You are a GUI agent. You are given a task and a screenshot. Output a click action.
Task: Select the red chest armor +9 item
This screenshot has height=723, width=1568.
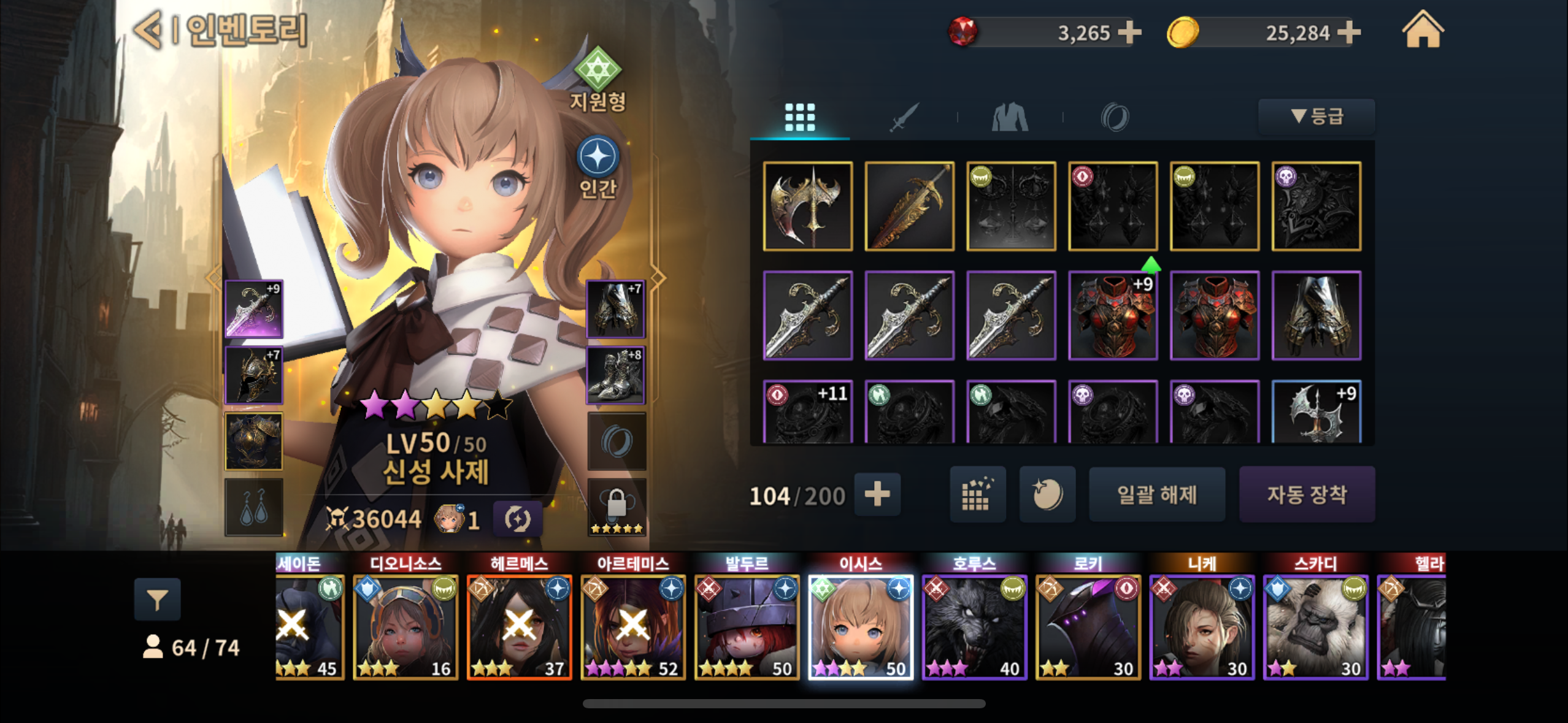click(x=1113, y=315)
